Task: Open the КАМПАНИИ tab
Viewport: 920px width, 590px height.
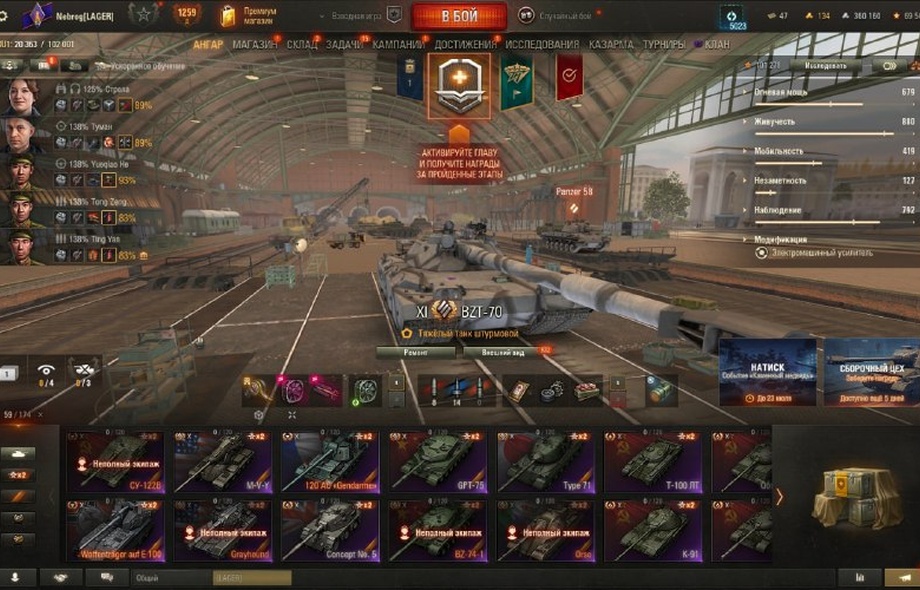Action: 398,45
